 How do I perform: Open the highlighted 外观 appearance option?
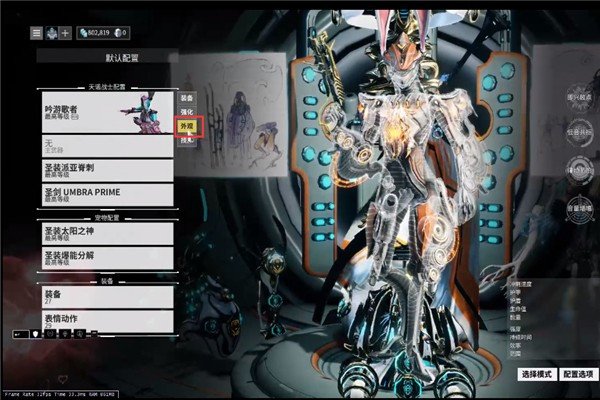pyautogui.click(x=185, y=127)
